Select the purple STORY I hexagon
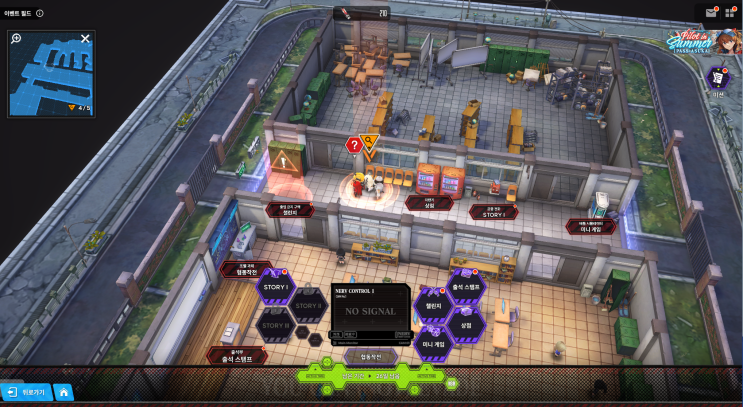The height and width of the screenshot is (407, 743). (x=273, y=287)
